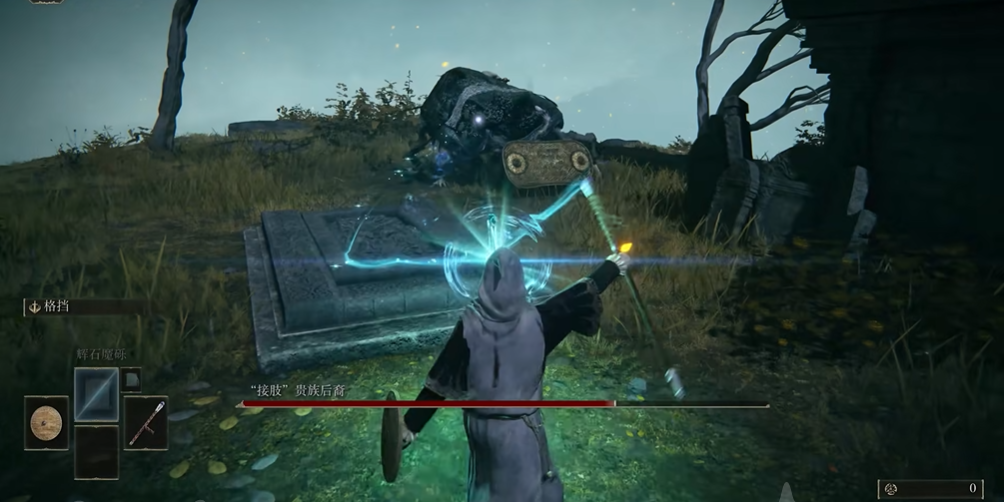This screenshot has width=1004, height=502.
Task: Select the round wooden shield slot
Action: tap(46, 422)
